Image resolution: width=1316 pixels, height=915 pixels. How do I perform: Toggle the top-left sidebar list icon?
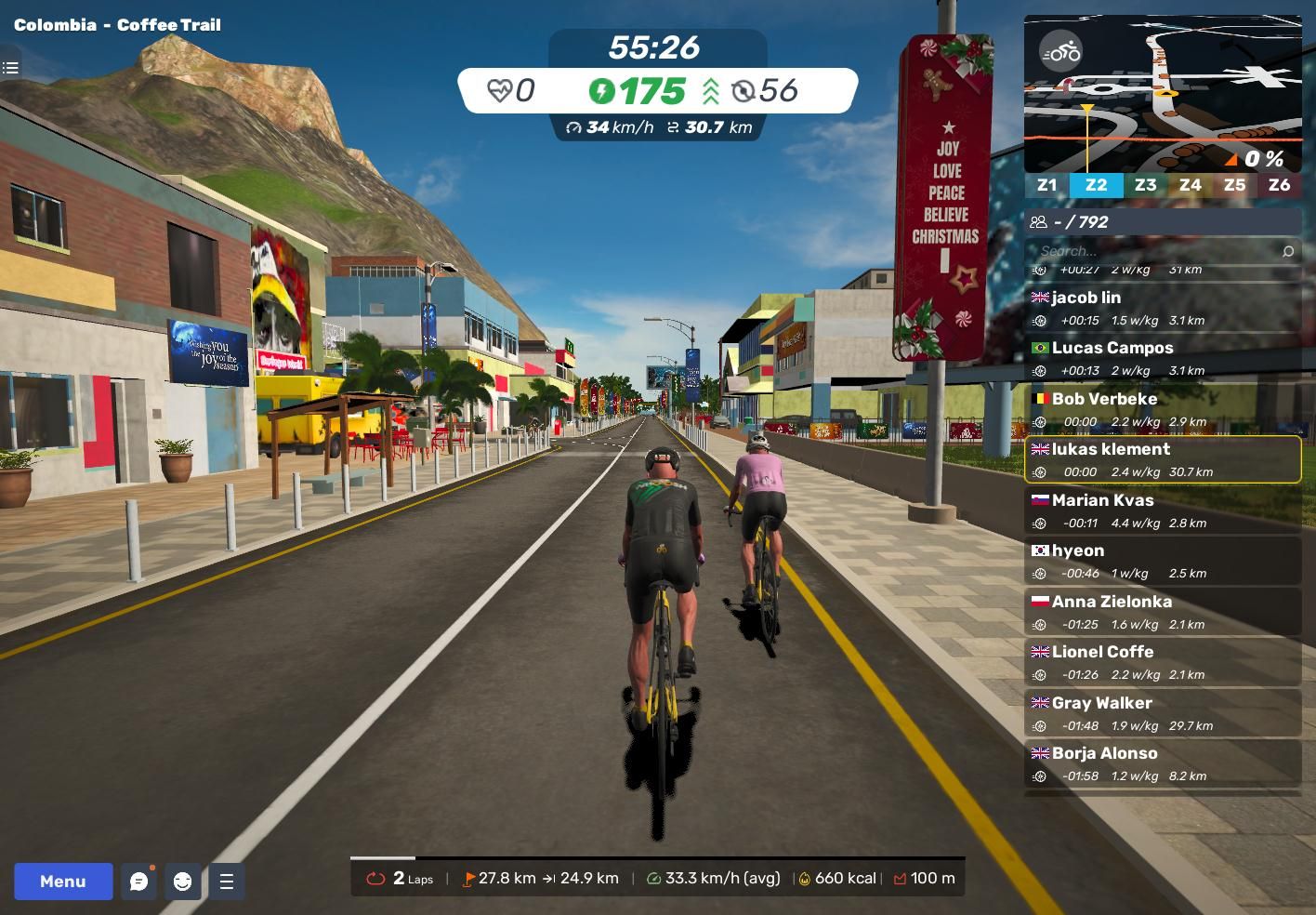click(x=11, y=67)
